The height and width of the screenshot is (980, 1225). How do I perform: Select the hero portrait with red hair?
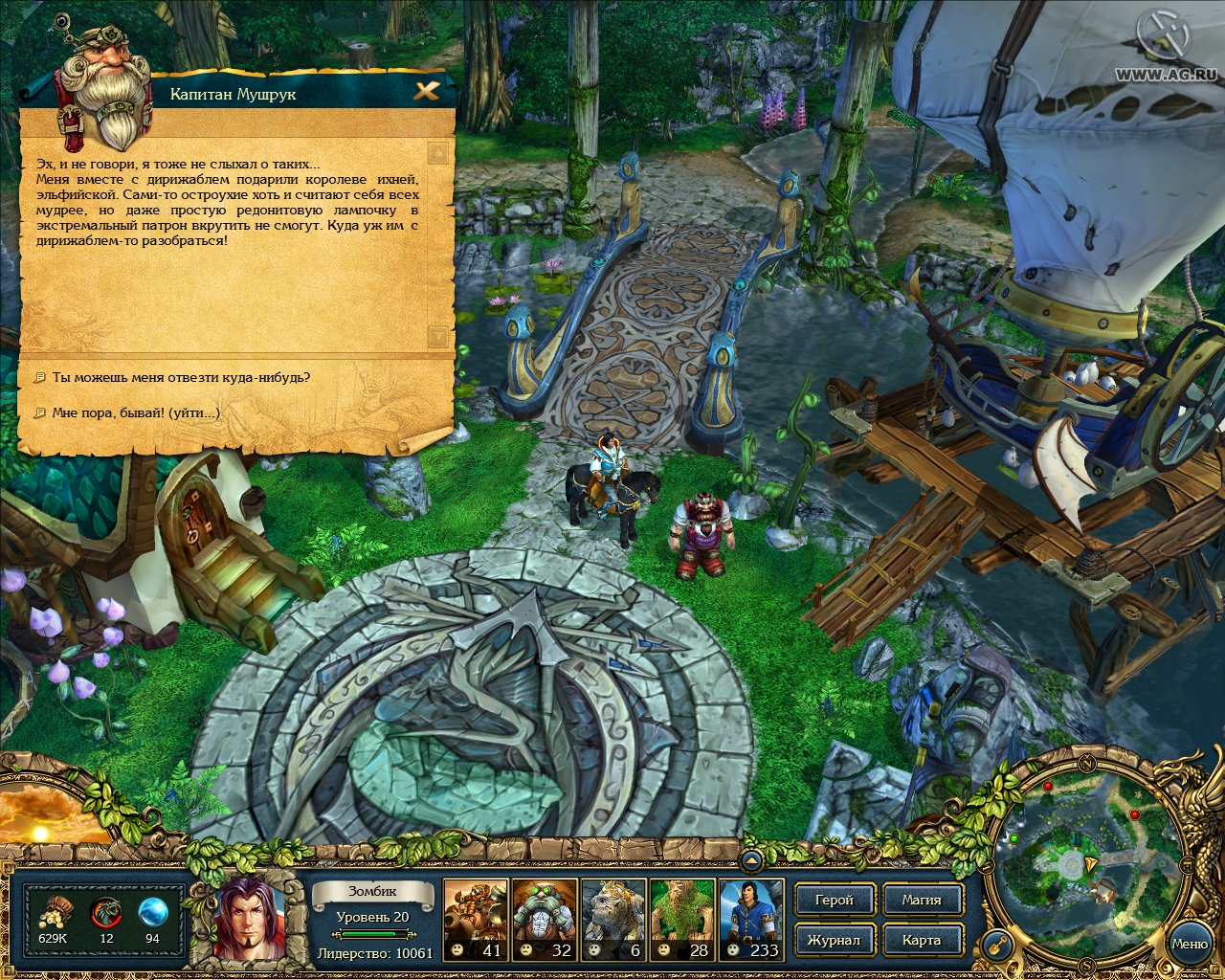249,918
